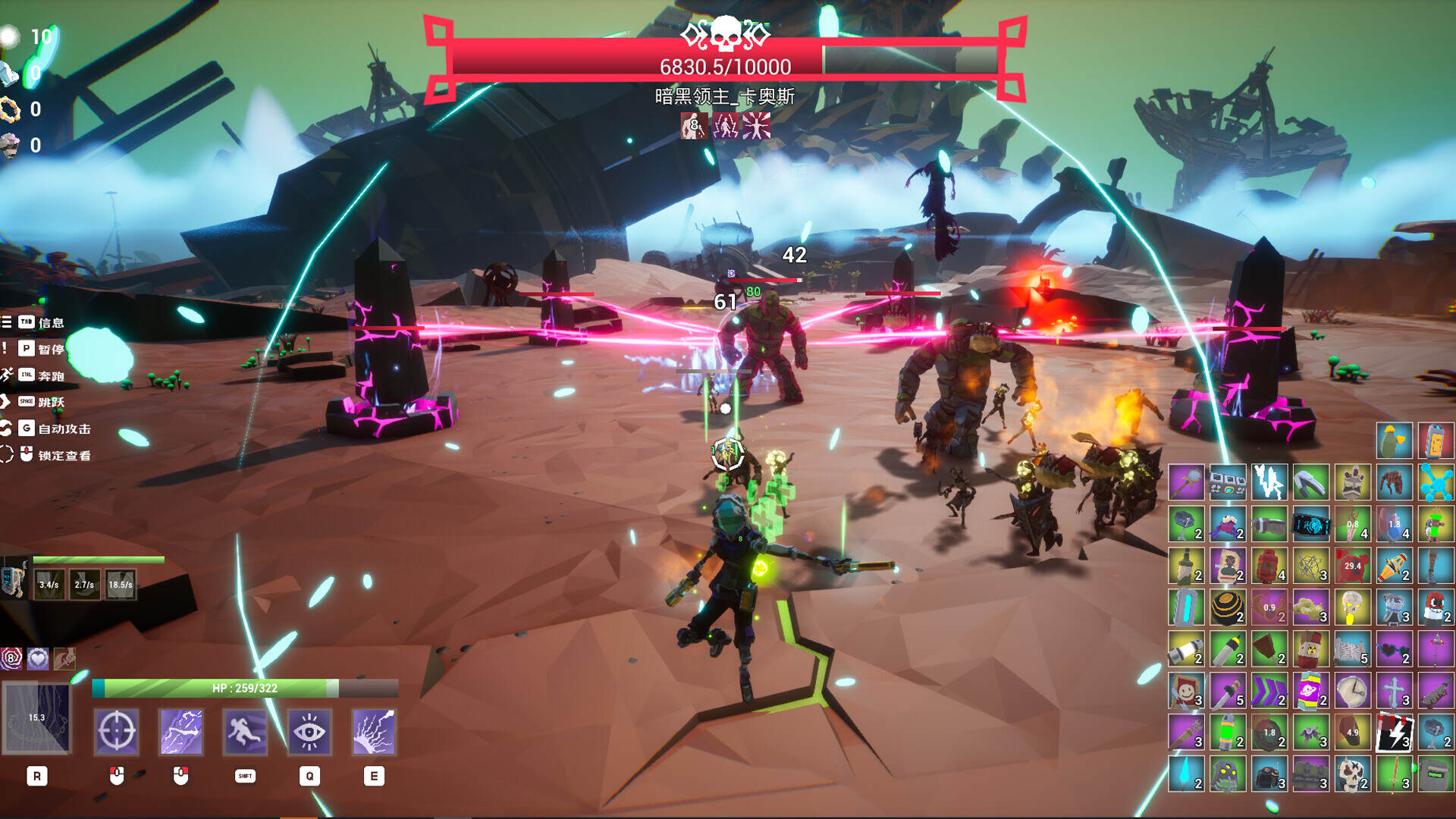Select the purple triple-chevron item slot
The width and height of the screenshot is (1456, 819).
(1269, 691)
